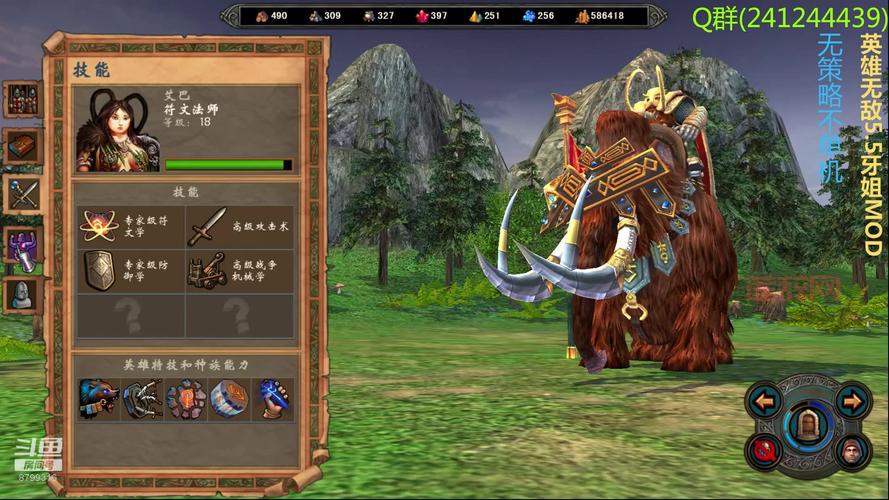Switch to the spellbook tab
The height and width of the screenshot is (500, 889).
(x=21, y=146)
